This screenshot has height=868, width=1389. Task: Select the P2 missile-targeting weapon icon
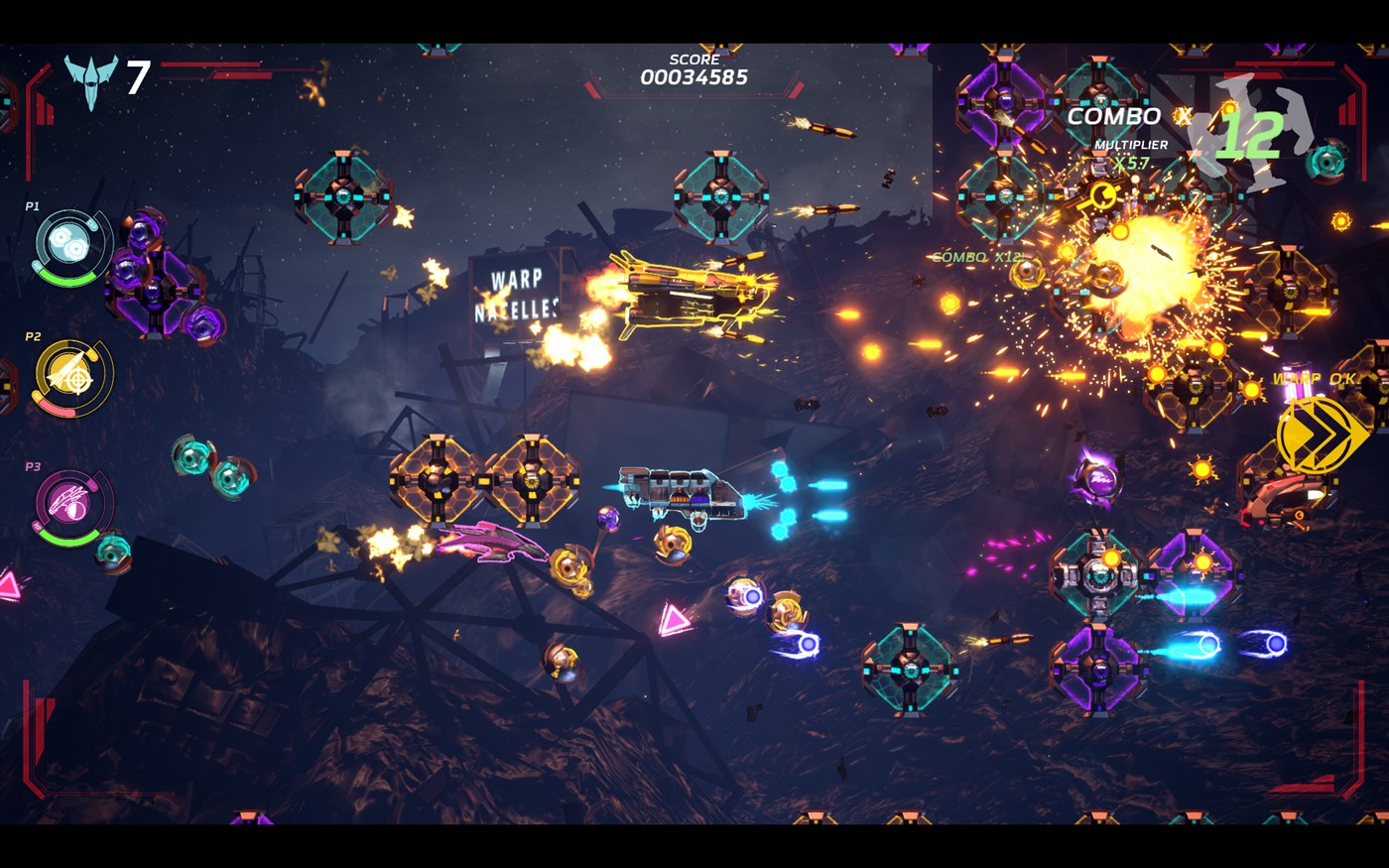pyautogui.click(x=69, y=375)
